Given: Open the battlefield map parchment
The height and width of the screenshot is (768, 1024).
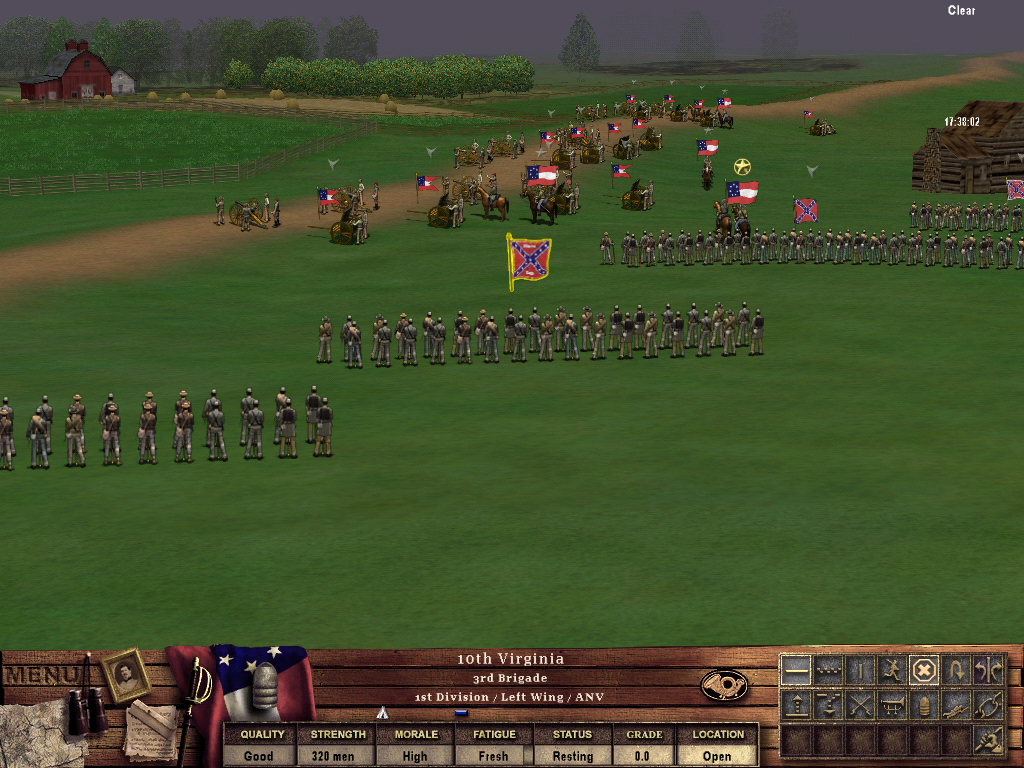Looking at the screenshot, I should (x=30, y=728).
